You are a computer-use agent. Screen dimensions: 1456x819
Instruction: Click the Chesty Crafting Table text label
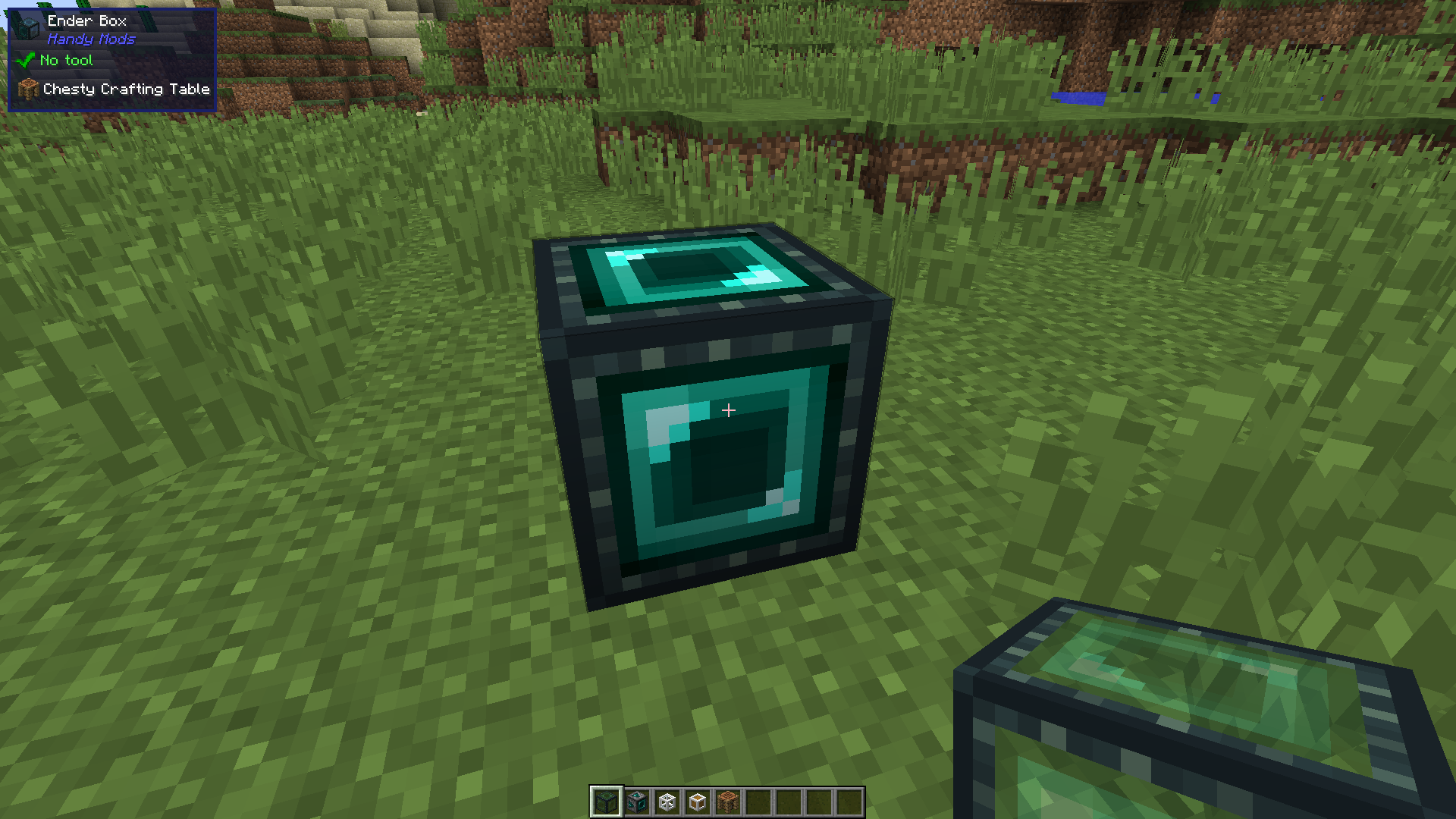point(126,89)
